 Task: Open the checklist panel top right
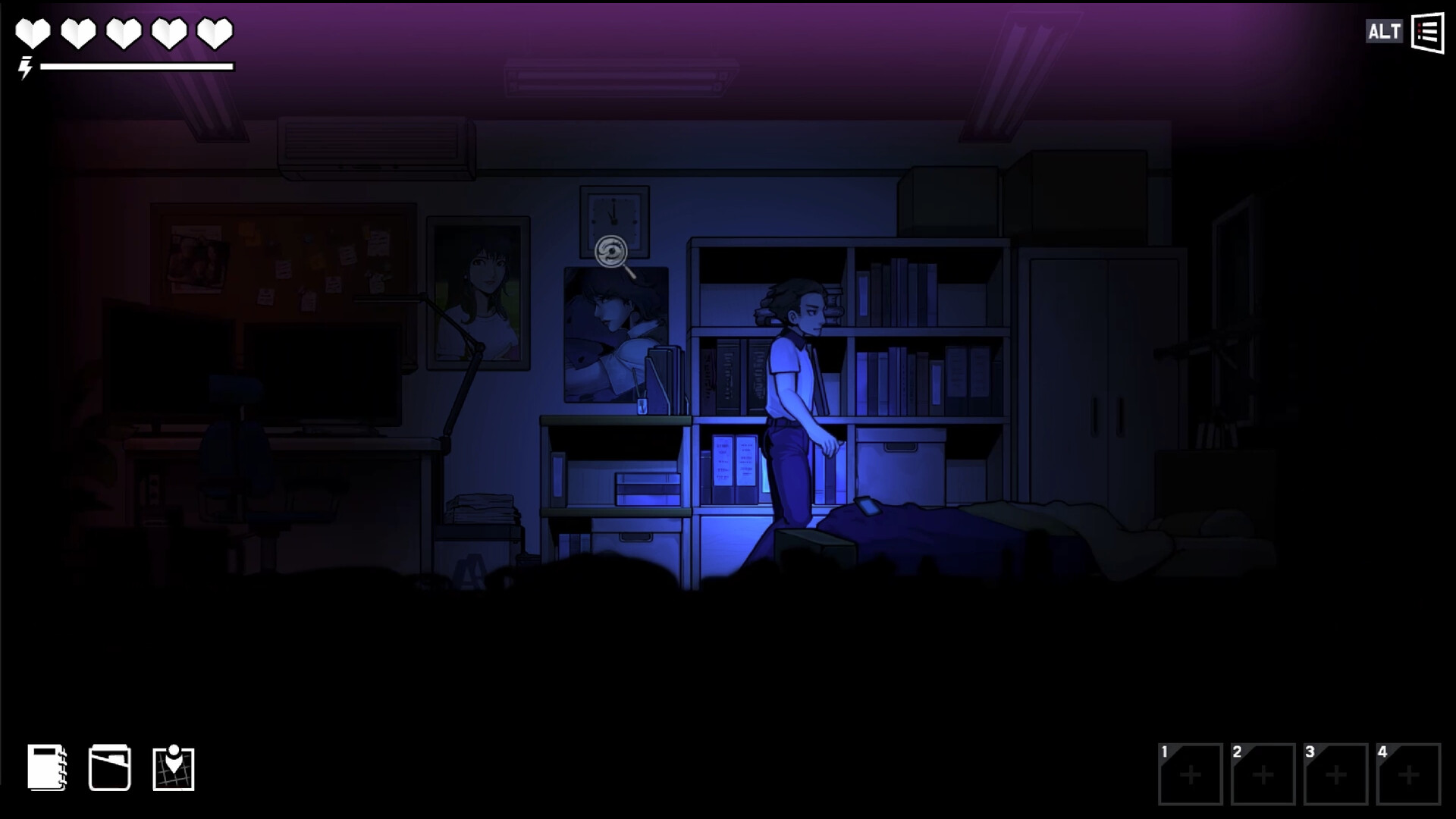pos(1426,32)
